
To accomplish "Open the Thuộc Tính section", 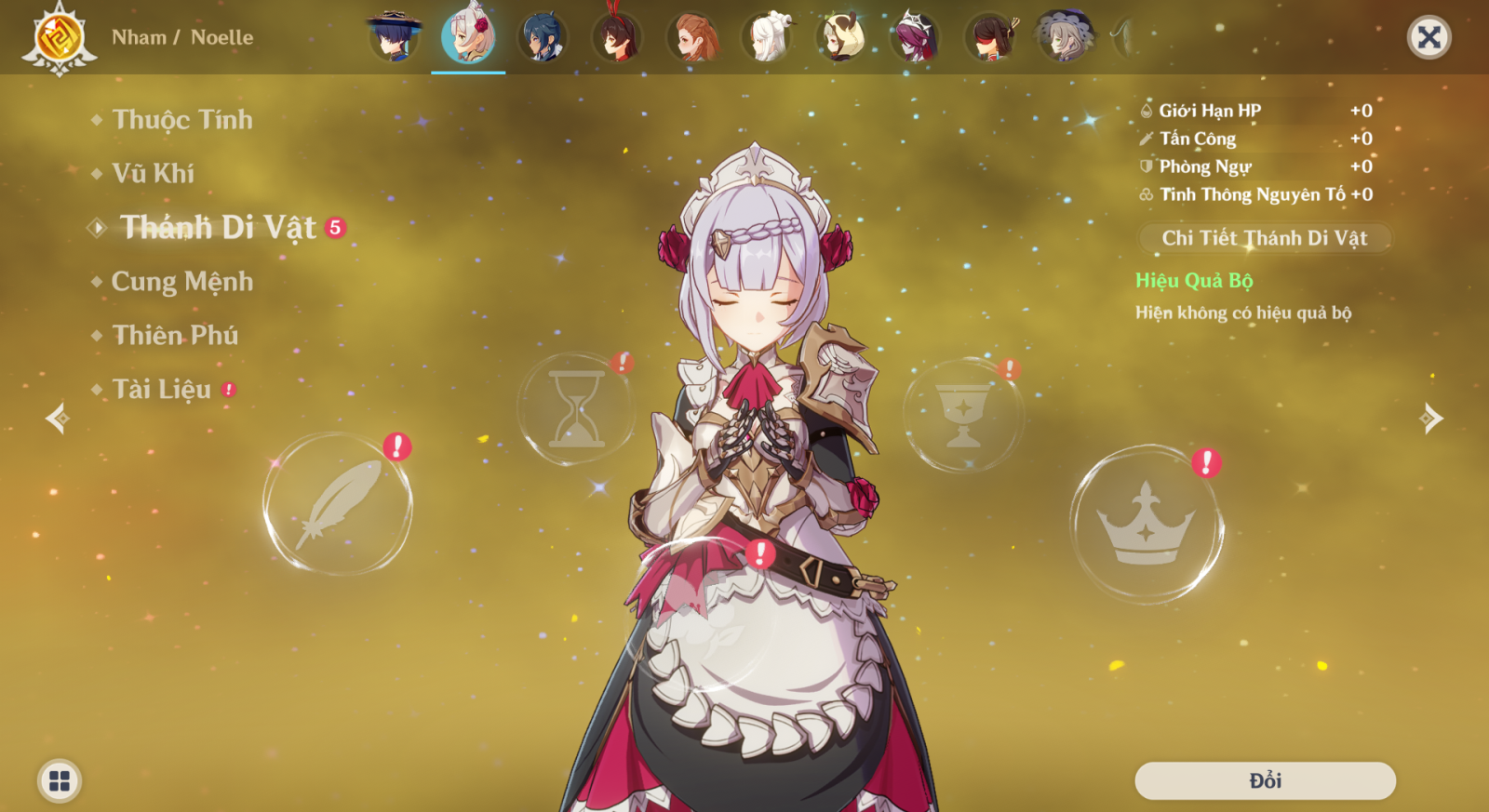I will [x=181, y=120].
